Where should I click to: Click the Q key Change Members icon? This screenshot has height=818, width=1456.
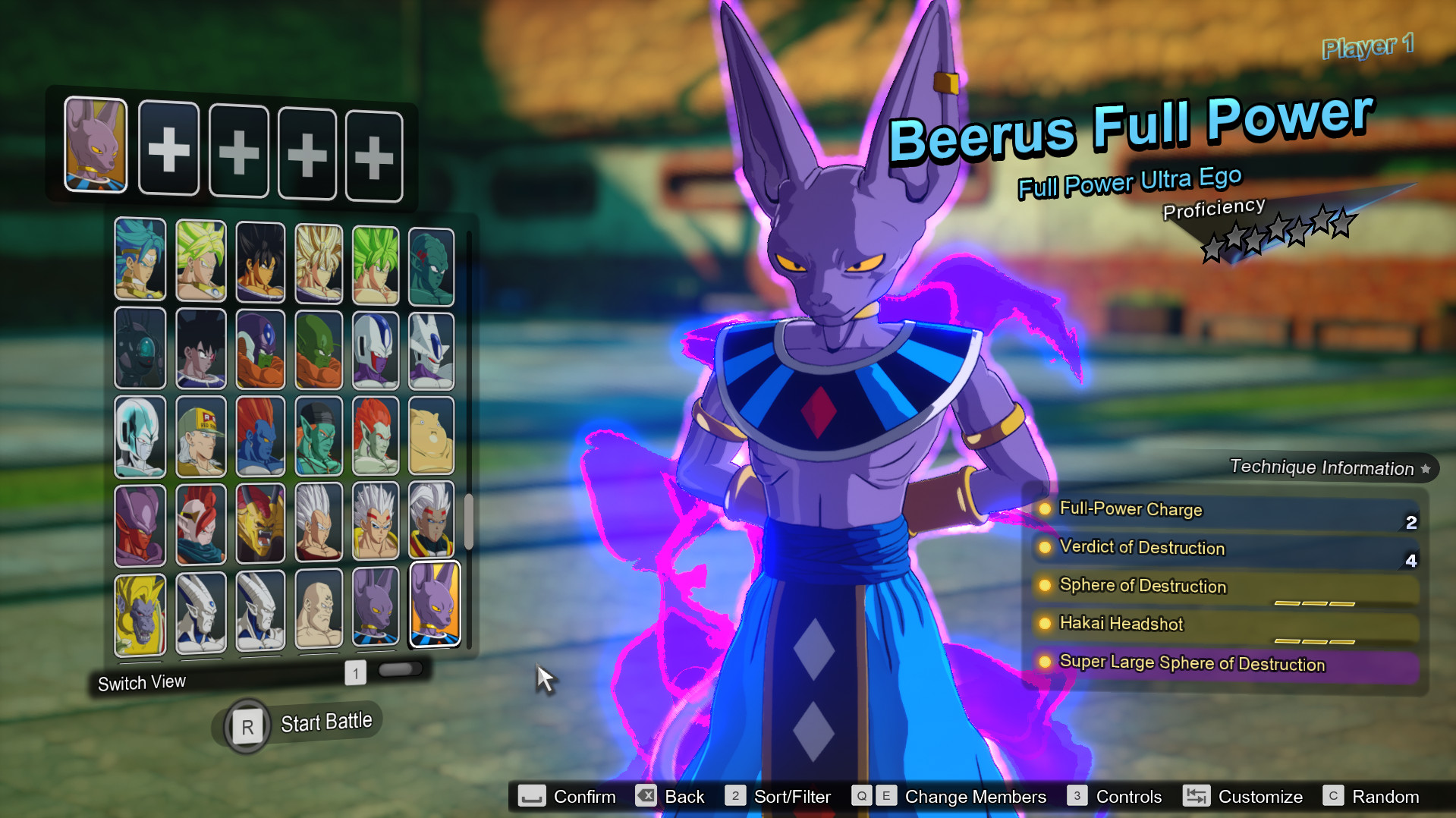(861, 796)
